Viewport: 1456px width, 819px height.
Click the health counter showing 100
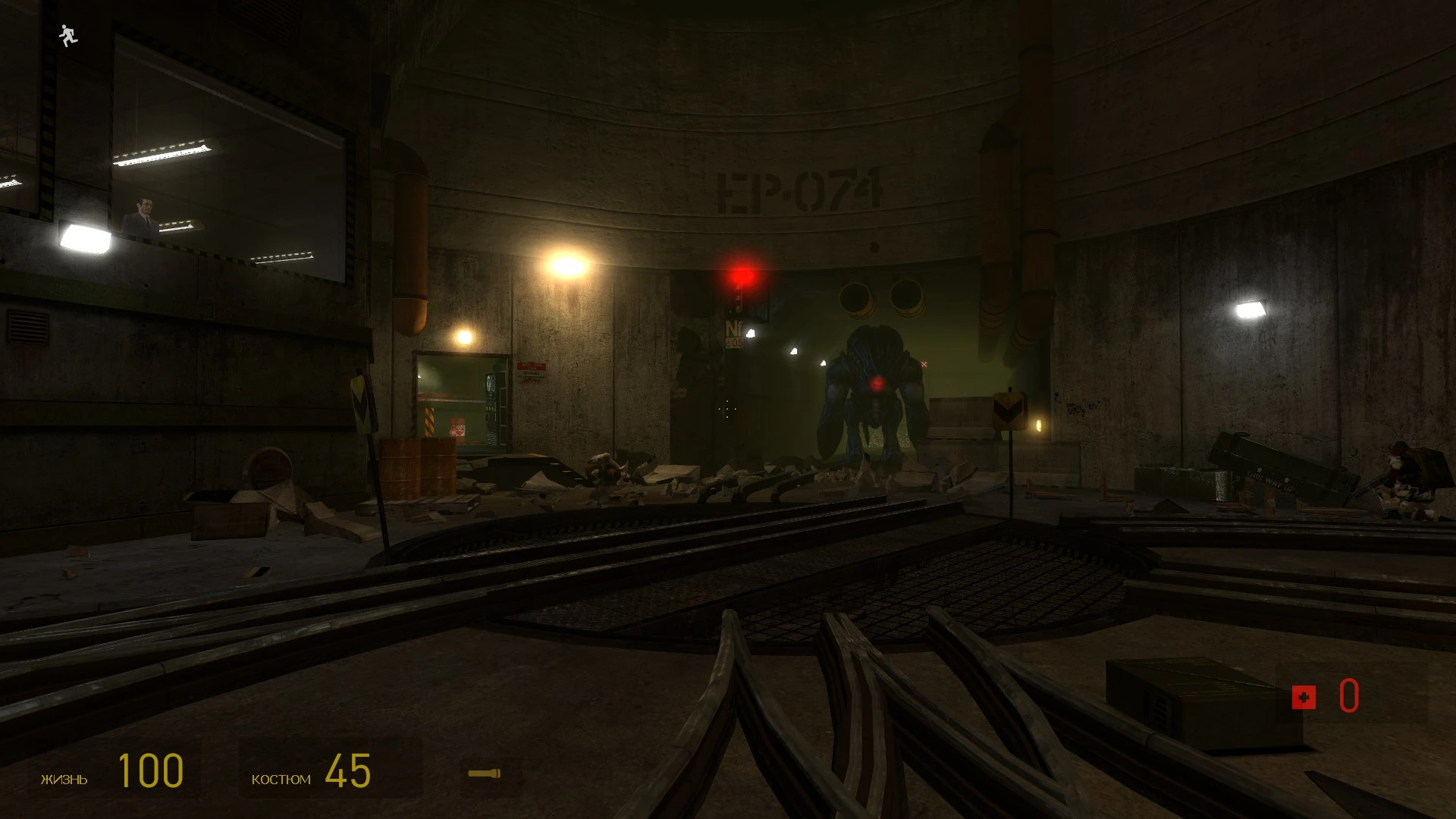pyautogui.click(x=149, y=770)
